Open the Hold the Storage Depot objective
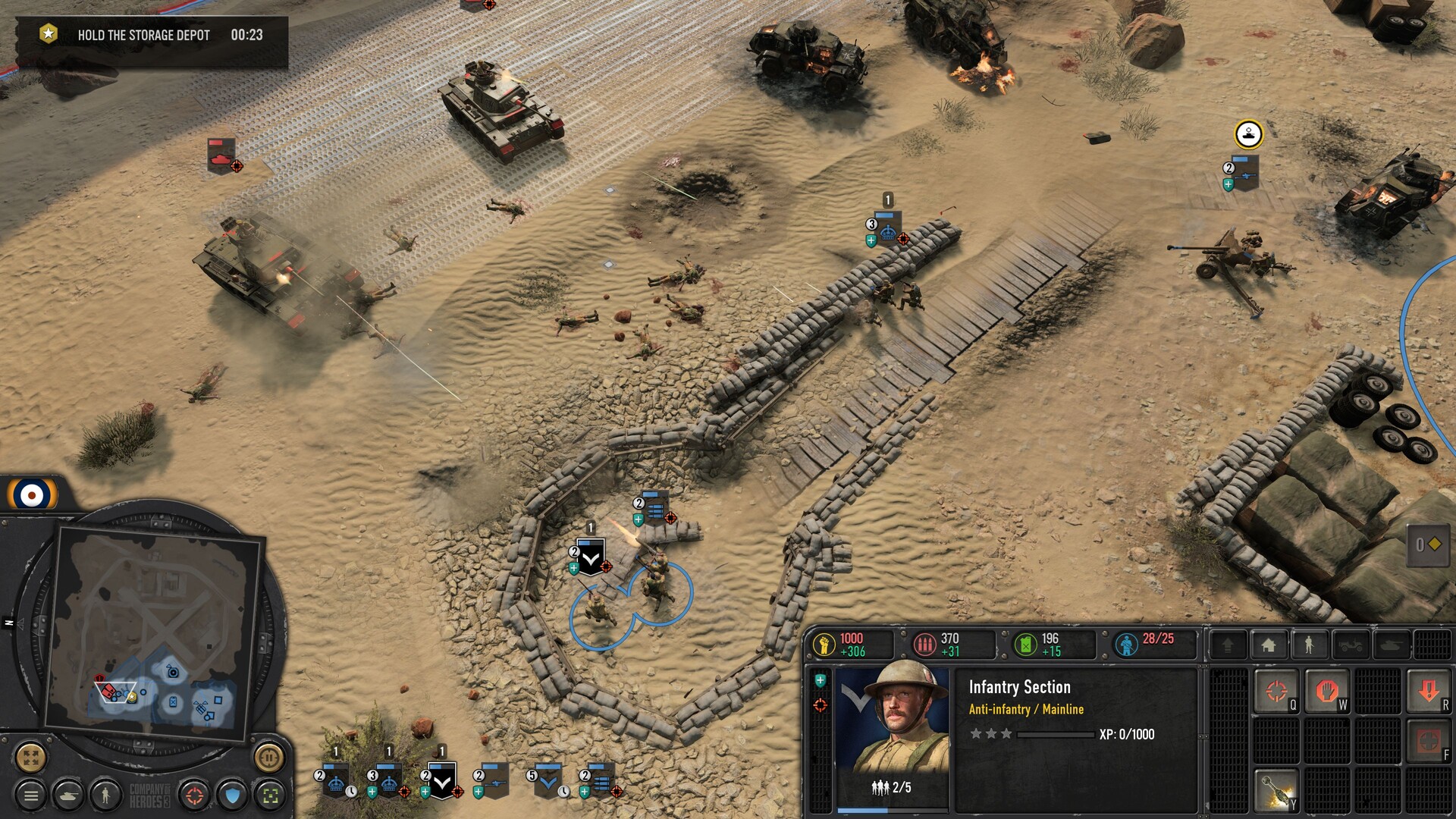Viewport: 1456px width, 819px height. tap(144, 36)
